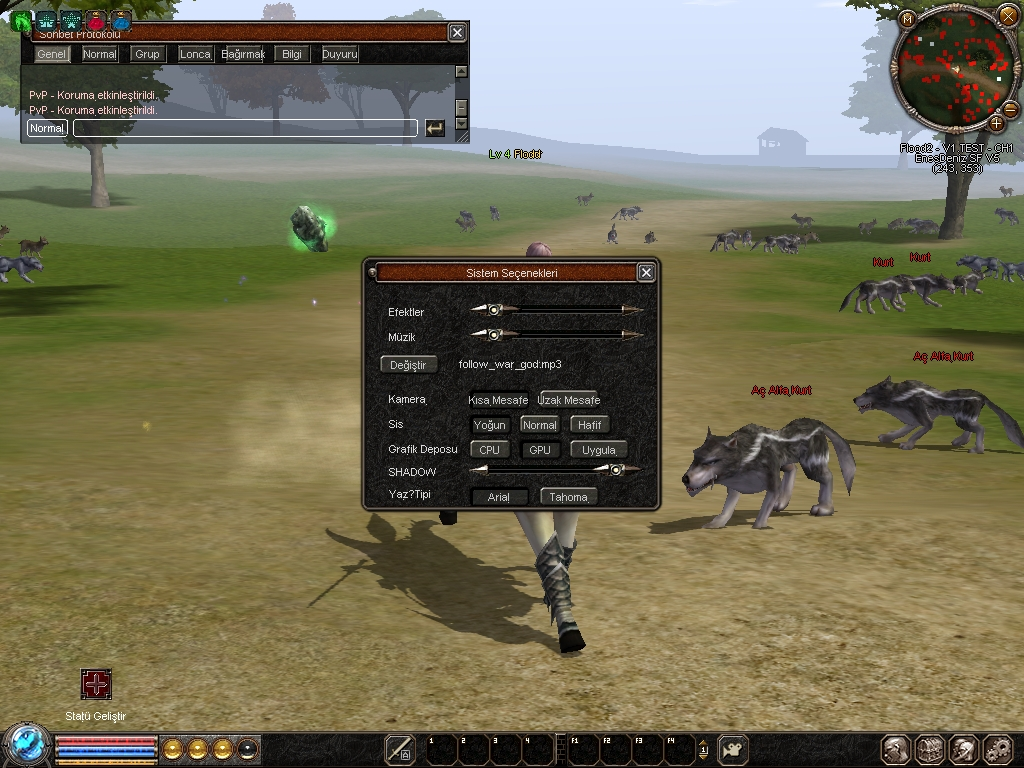Choose Uzak Mesafe camera distance

pyautogui.click(x=568, y=400)
